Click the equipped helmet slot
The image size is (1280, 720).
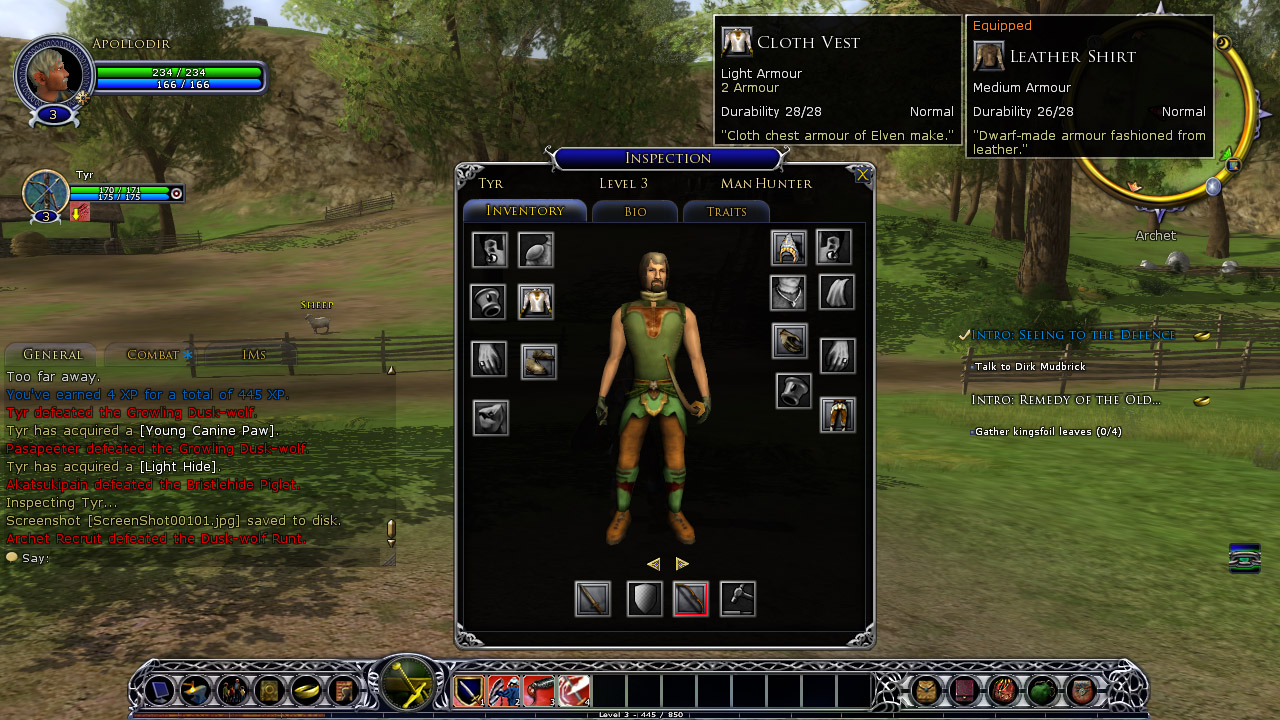pyautogui.click(x=788, y=248)
